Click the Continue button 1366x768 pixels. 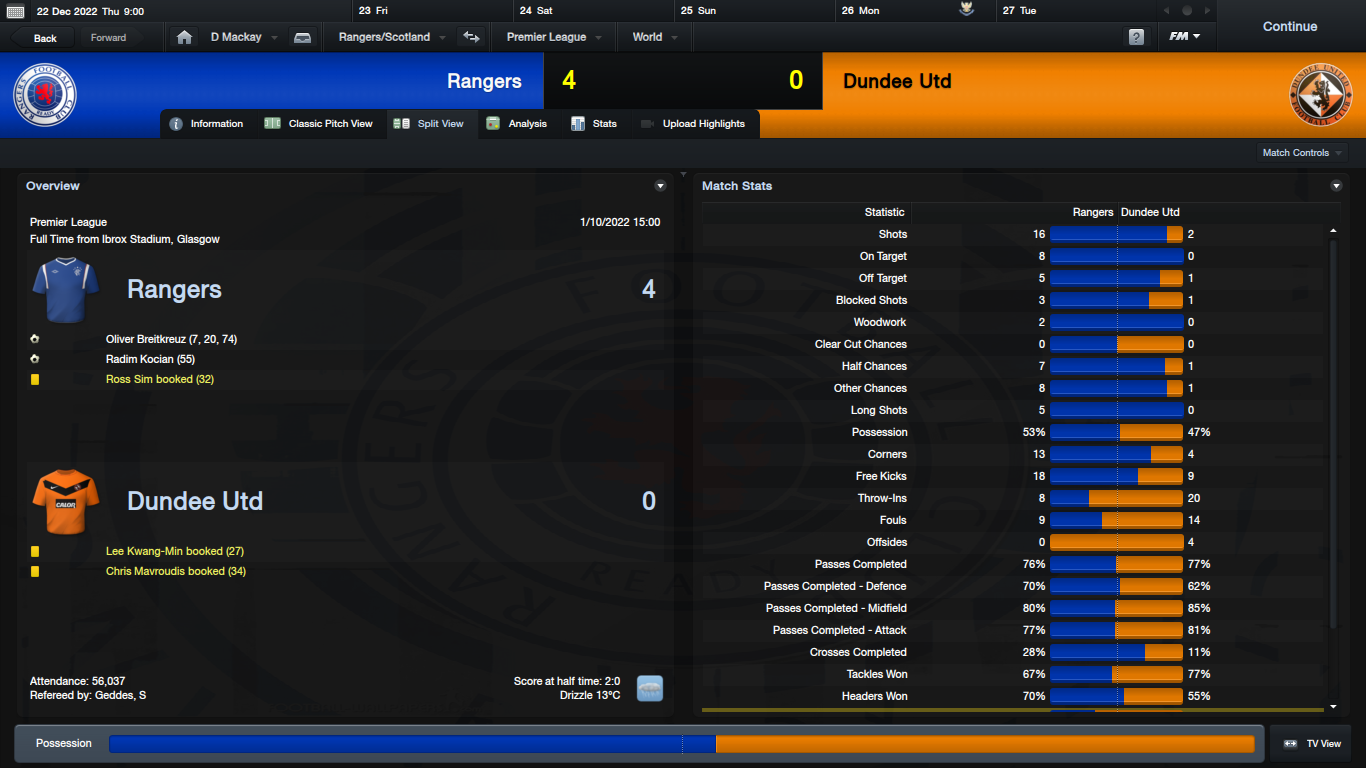(x=1289, y=27)
